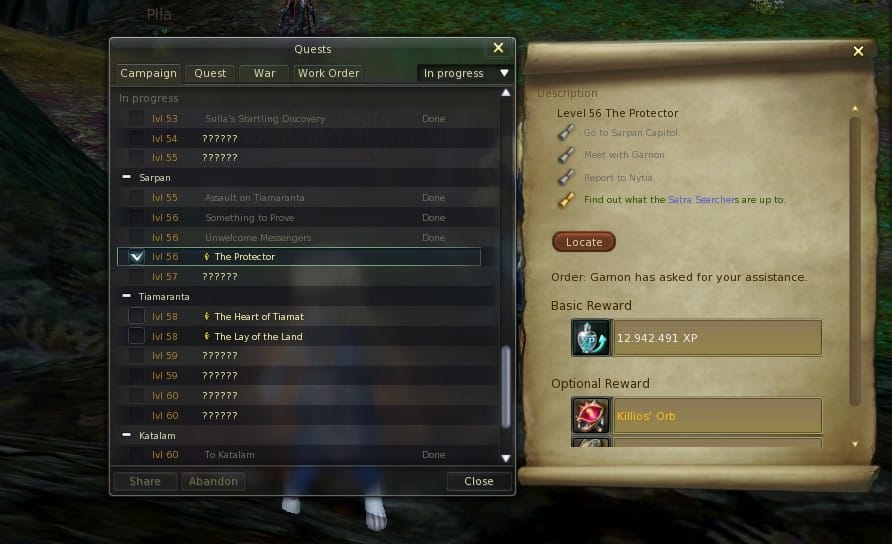Image resolution: width=892 pixels, height=544 pixels.
Task: Collapse the Sarpan quest group
Action: click(127, 178)
